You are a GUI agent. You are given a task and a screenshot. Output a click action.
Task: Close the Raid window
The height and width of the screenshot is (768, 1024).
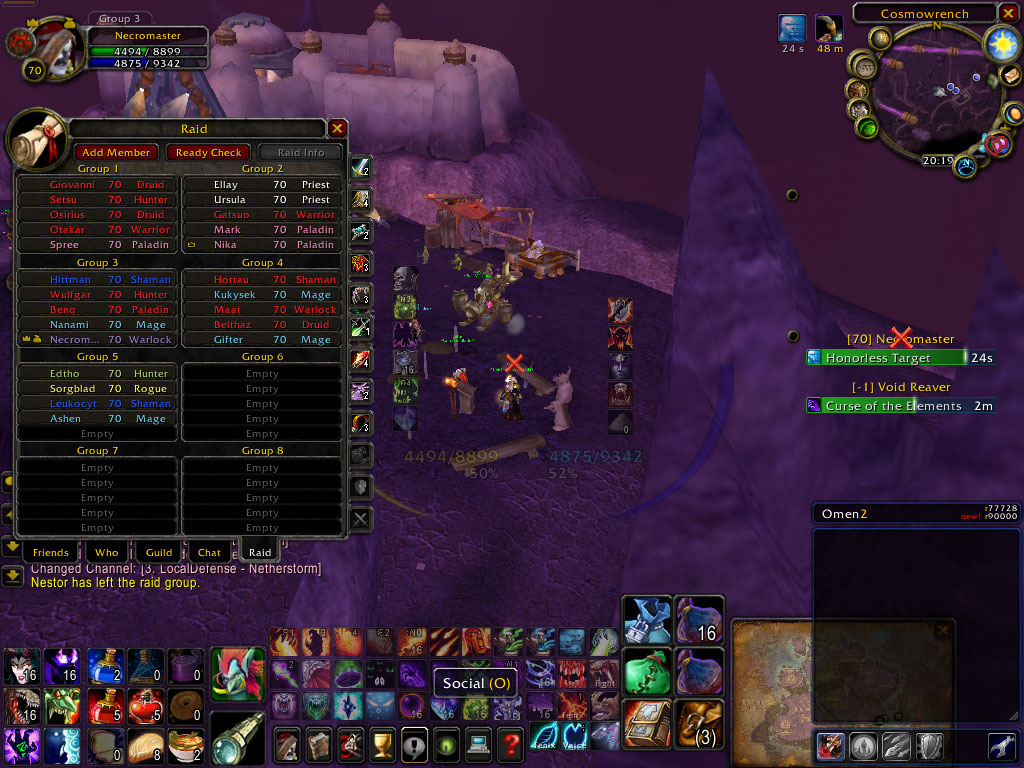pos(338,128)
